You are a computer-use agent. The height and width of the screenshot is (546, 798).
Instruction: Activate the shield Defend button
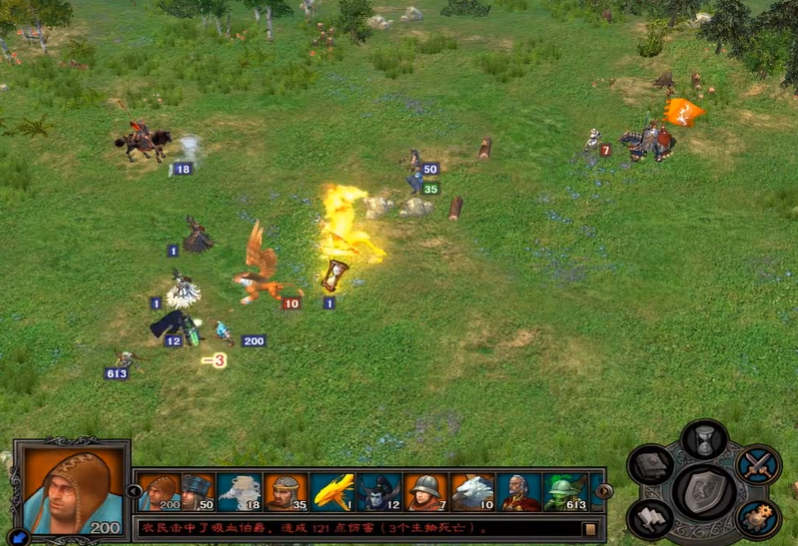[704, 491]
